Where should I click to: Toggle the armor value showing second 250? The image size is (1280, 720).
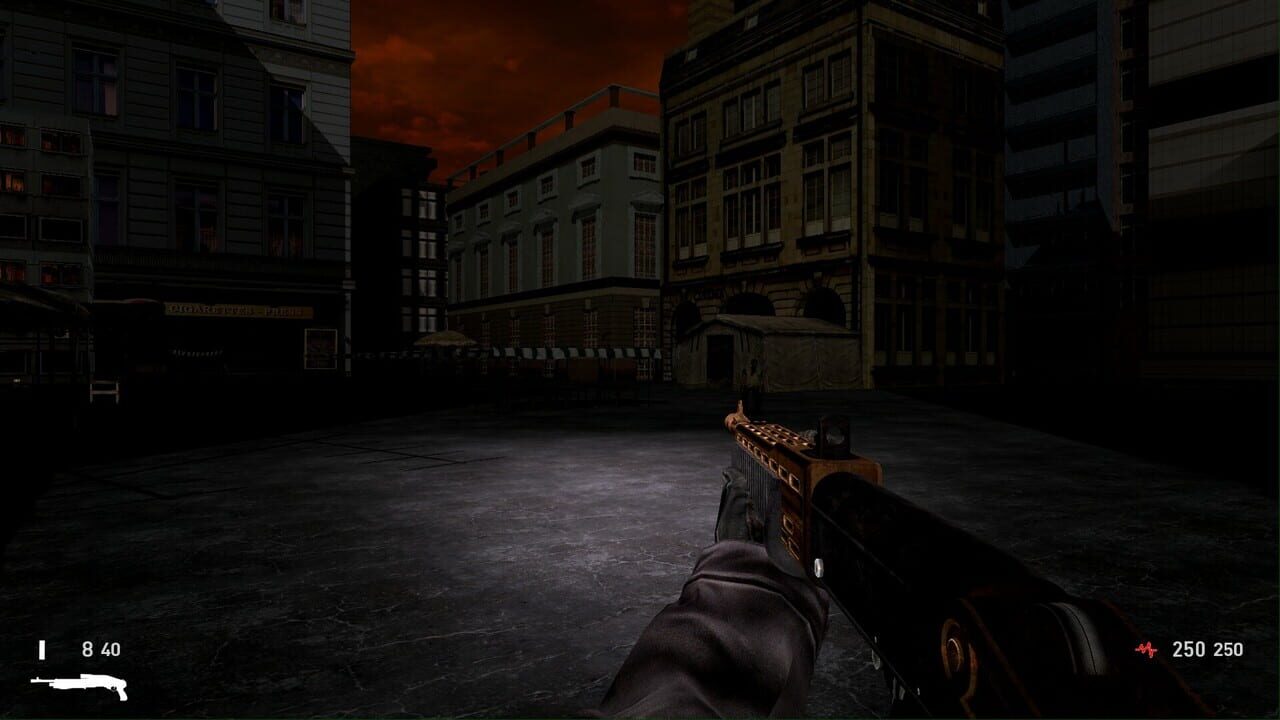(1228, 649)
